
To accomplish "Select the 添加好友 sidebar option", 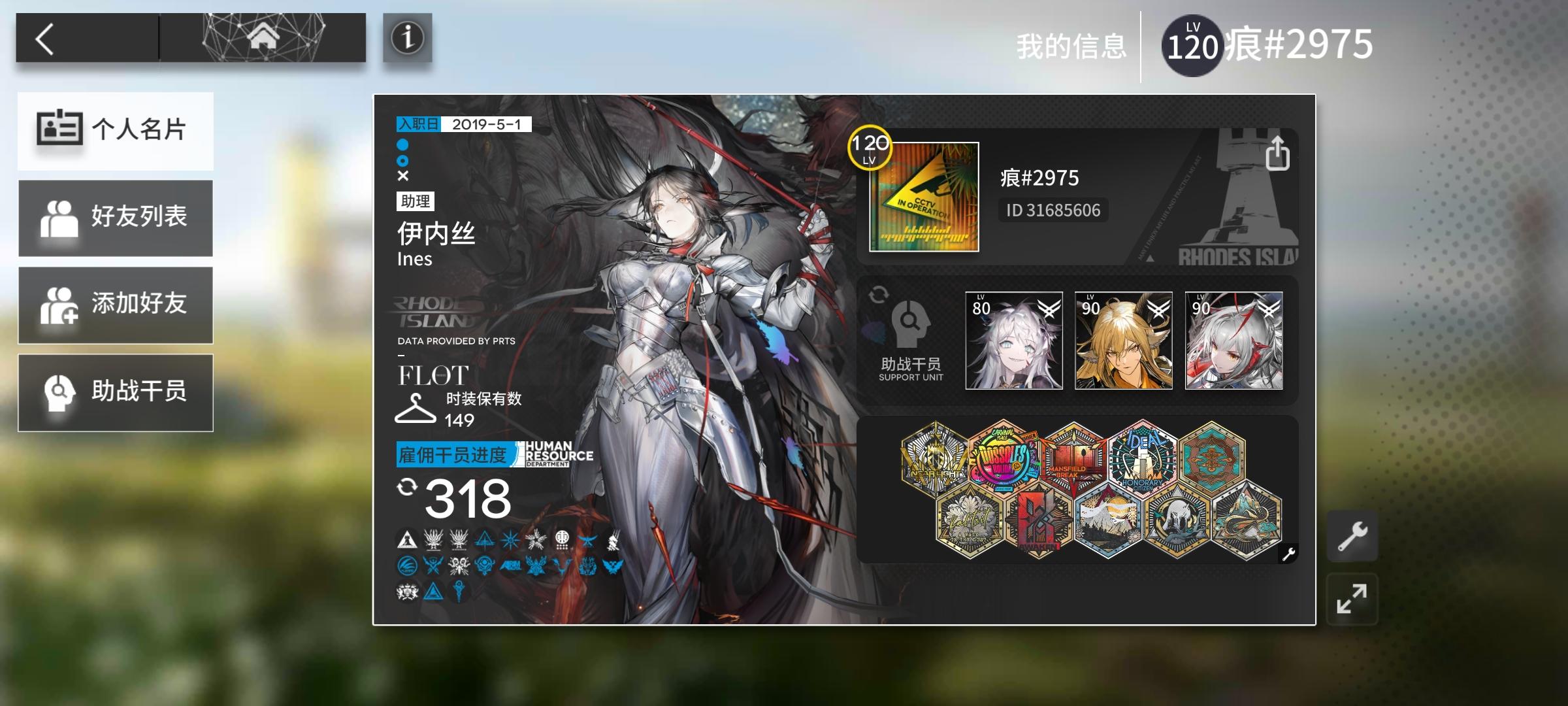I will (x=116, y=305).
